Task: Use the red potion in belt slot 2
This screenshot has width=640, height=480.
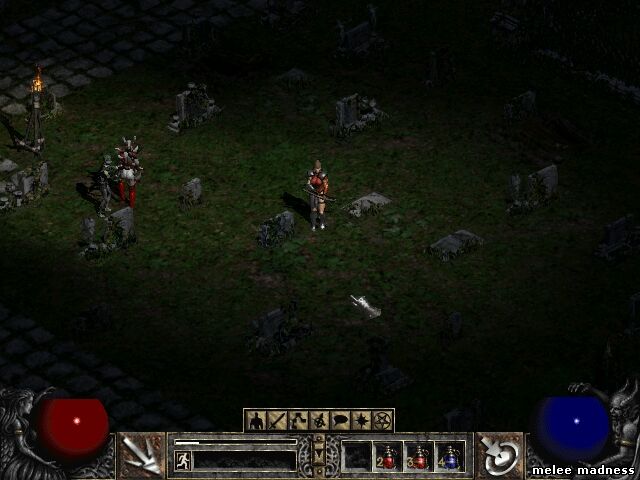Action: (x=388, y=457)
